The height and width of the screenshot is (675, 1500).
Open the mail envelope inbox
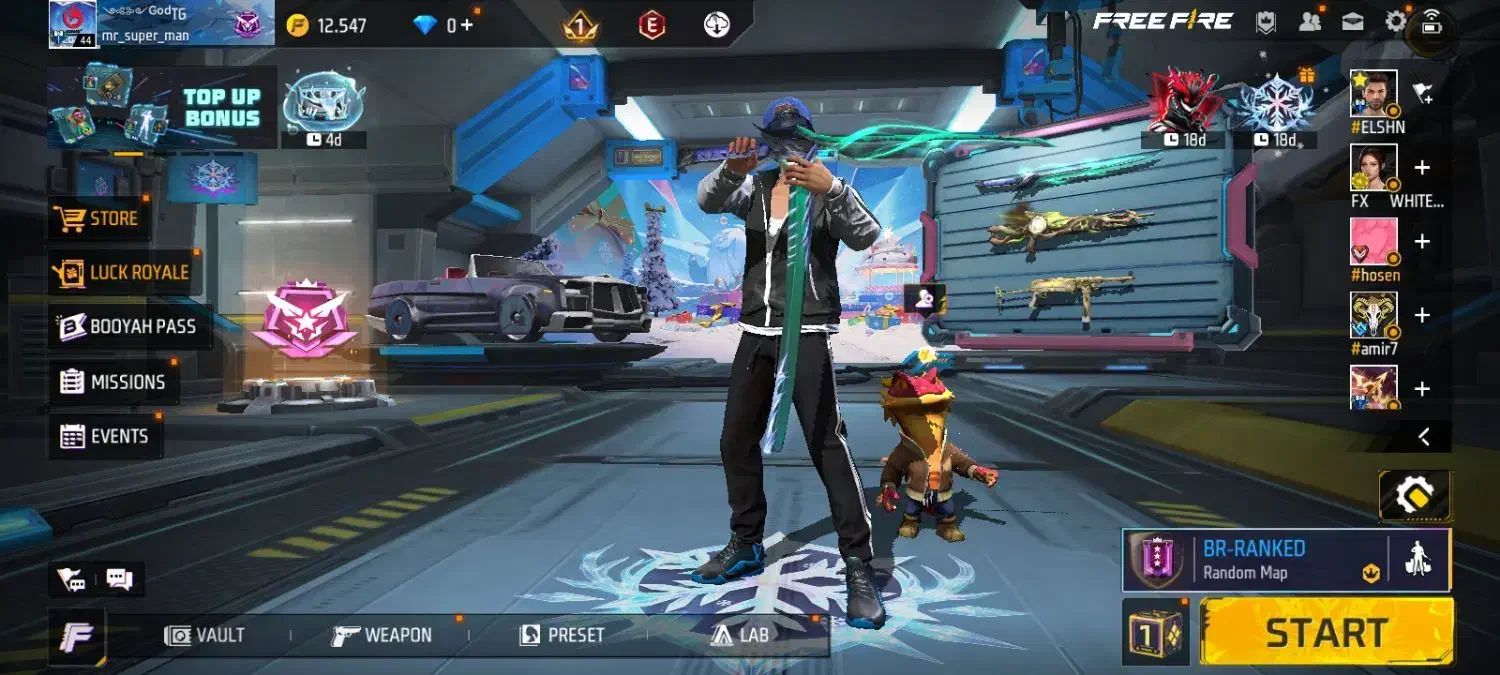click(x=1353, y=21)
